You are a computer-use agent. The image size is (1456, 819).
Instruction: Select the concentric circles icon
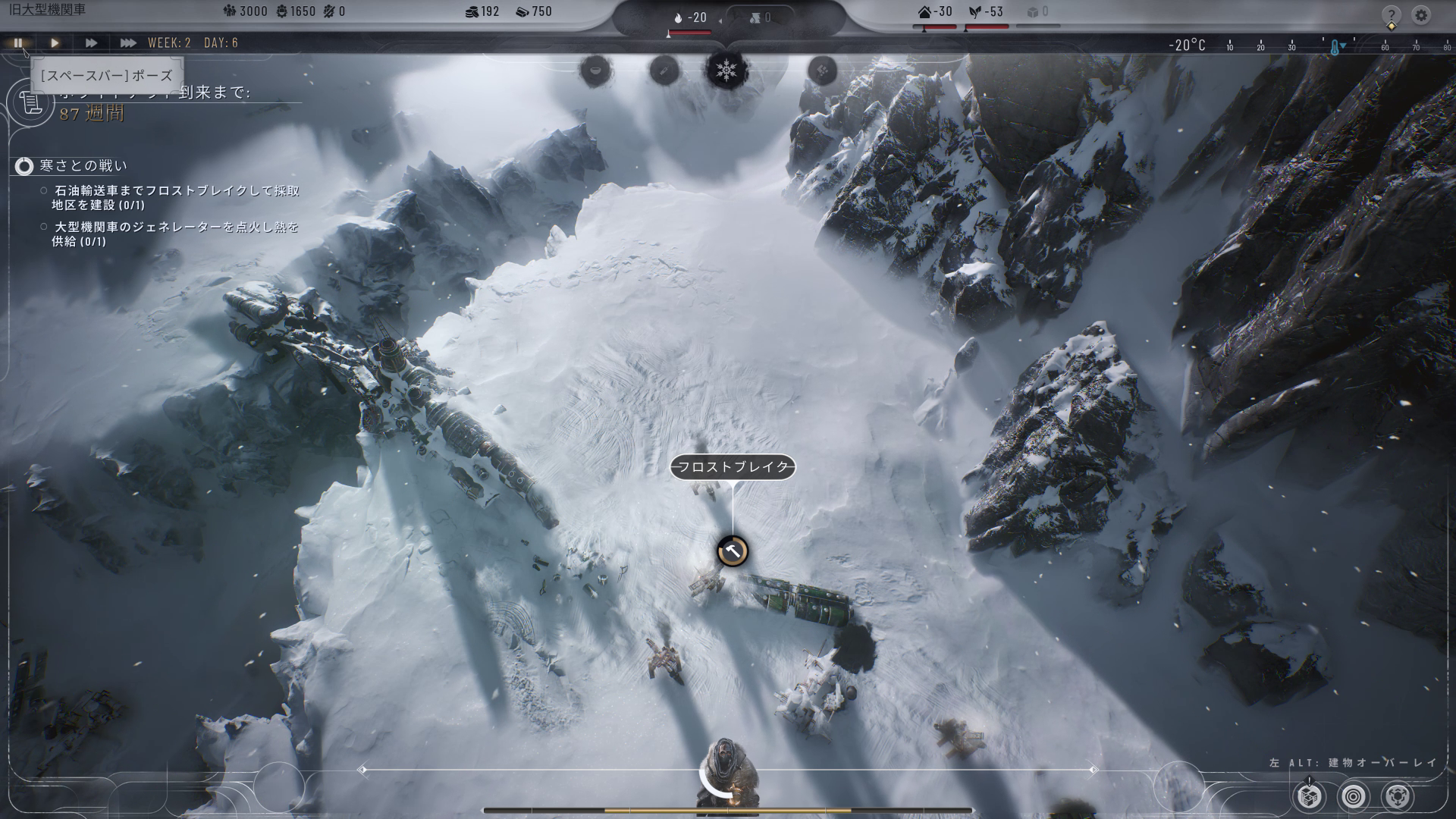point(1354,796)
